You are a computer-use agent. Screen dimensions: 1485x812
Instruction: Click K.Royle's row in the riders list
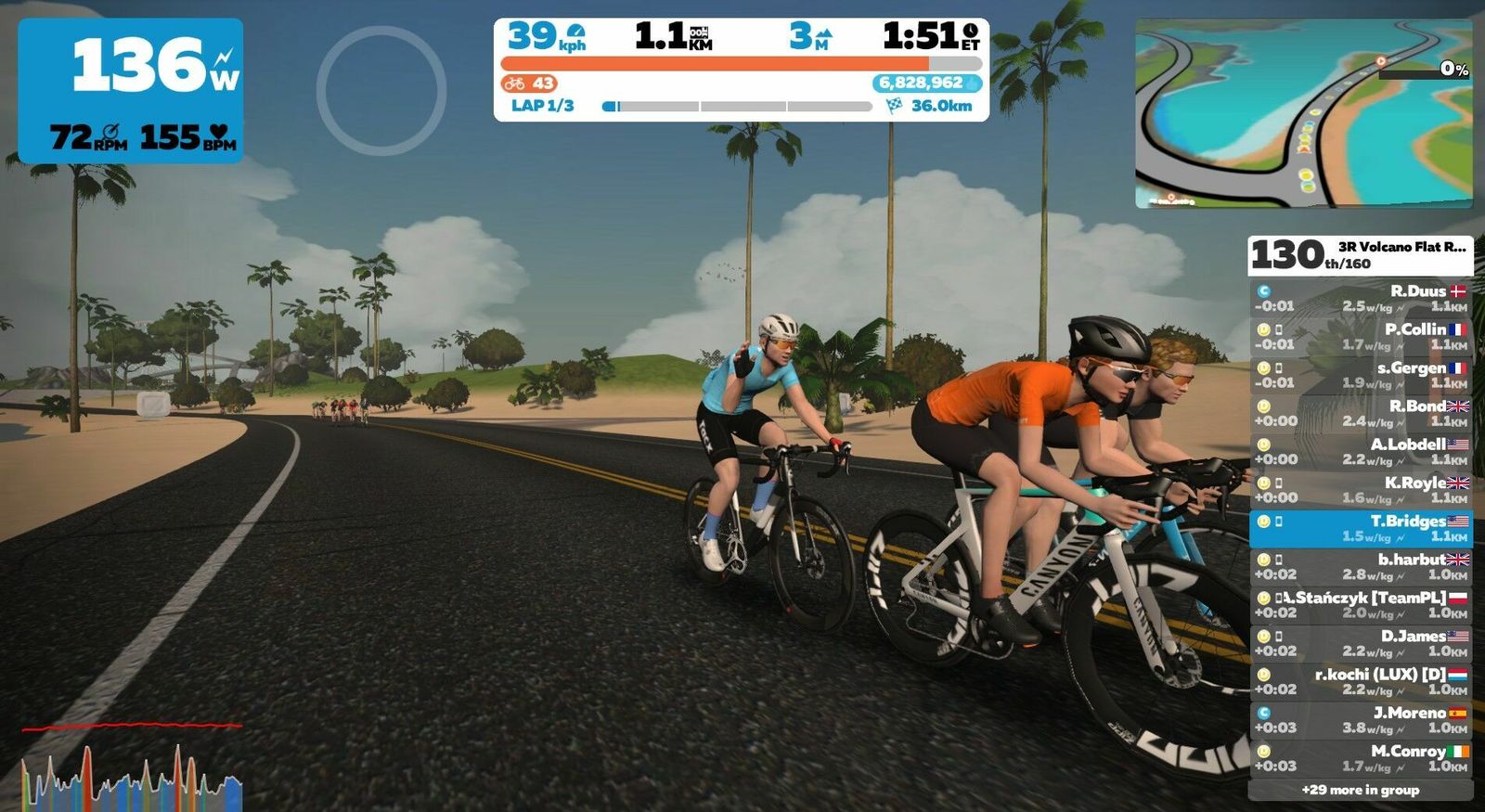coord(1361,490)
